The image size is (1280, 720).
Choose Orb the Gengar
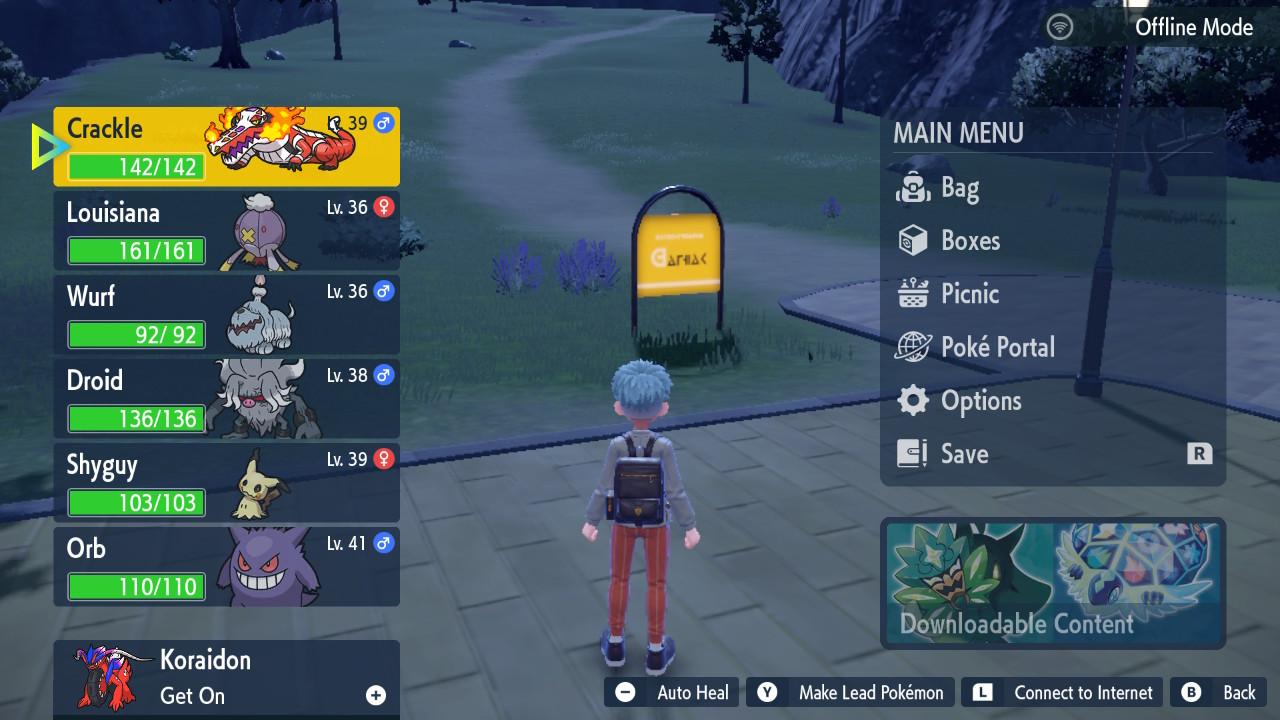(x=226, y=567)
